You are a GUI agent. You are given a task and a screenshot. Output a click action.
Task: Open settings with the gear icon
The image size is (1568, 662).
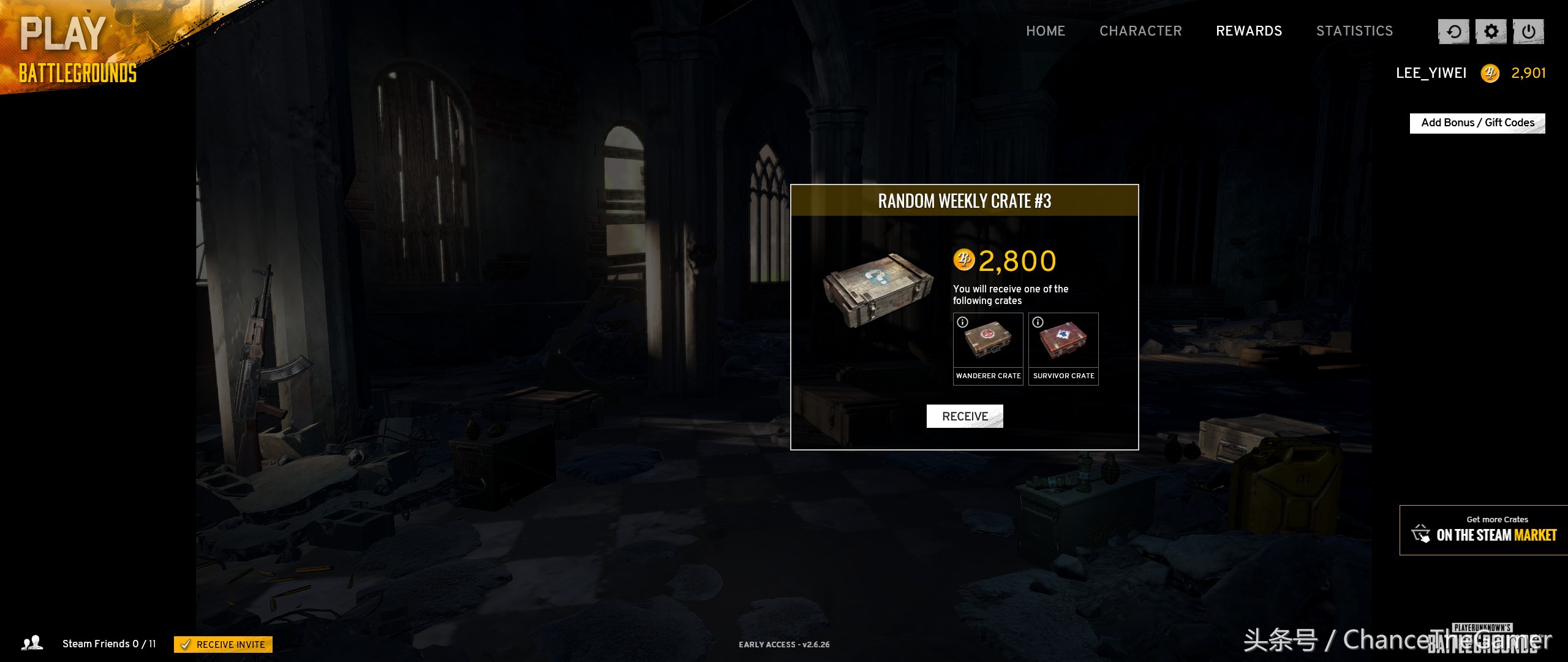[1491, 32]
